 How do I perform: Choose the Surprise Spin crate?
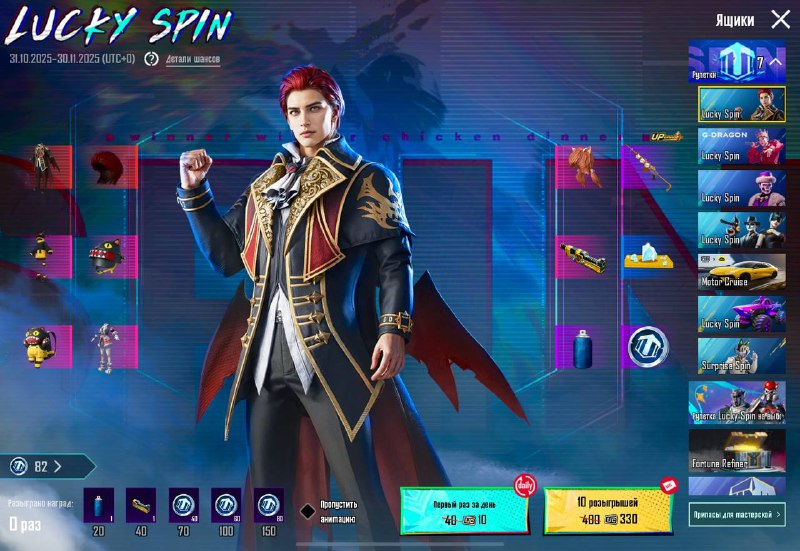tap(742, 355)
